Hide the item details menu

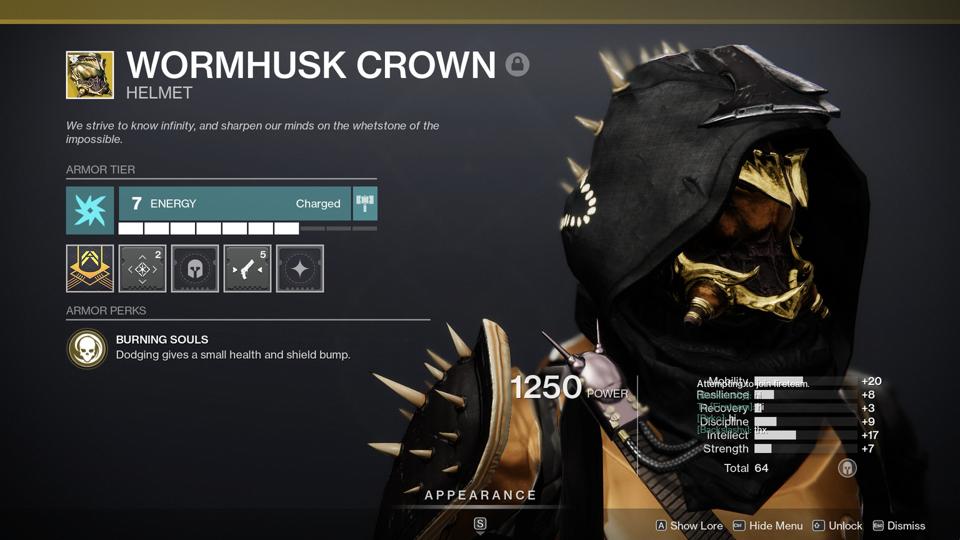pyautogui.click(x=768, y=526)
